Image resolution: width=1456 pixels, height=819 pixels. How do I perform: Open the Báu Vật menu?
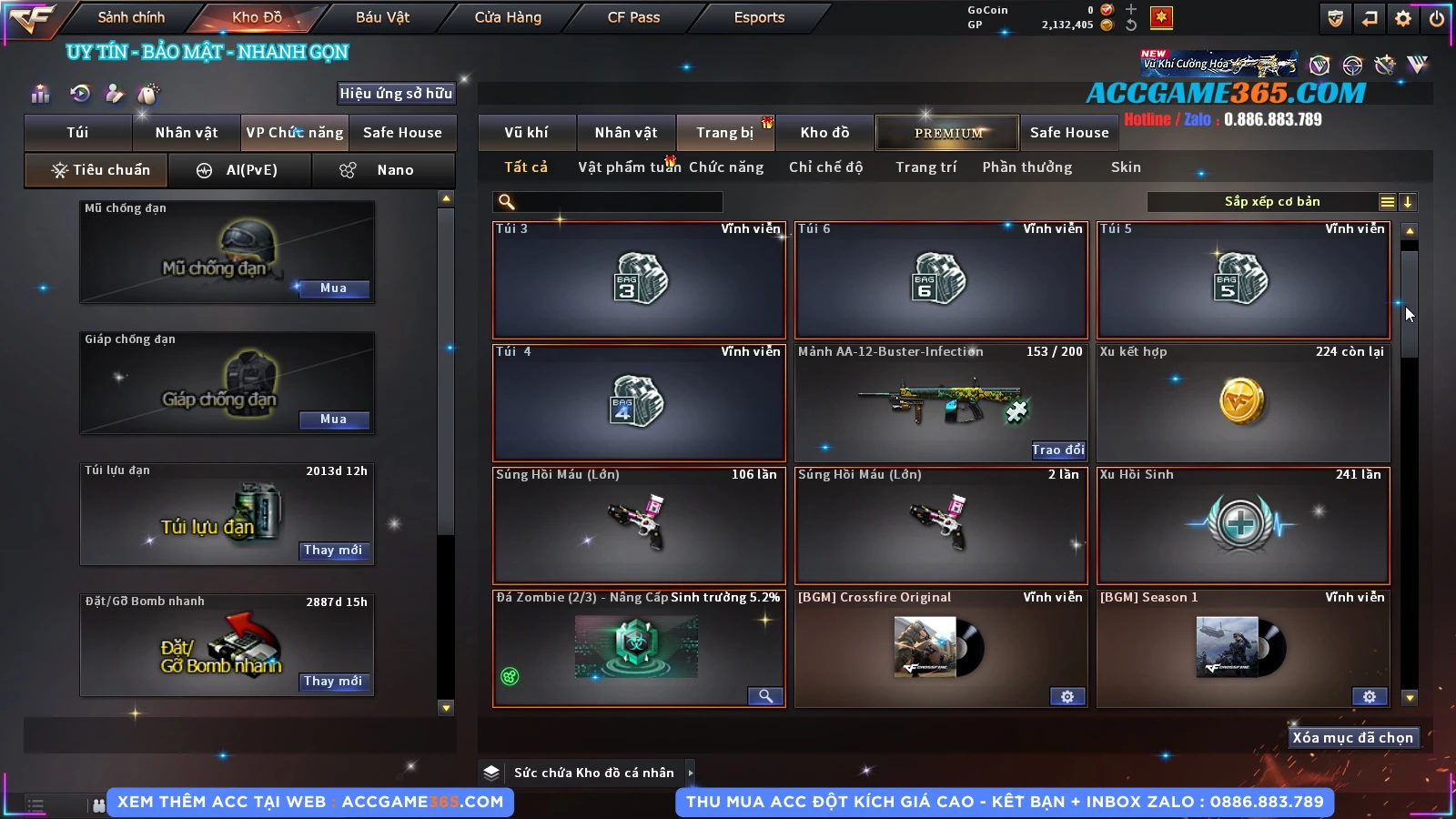click(382, 17)
